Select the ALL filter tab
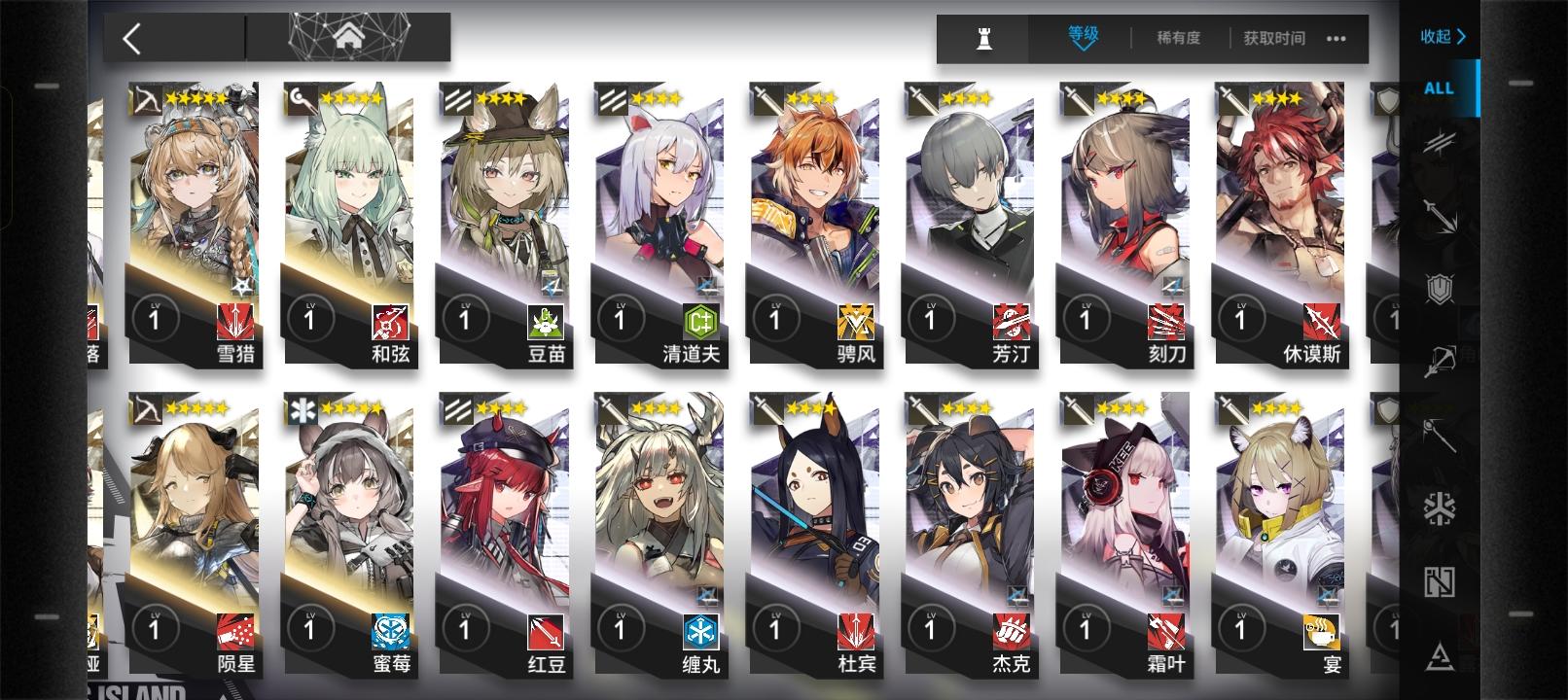Viewport: 1568px width, 700px height. (x=1437, y=87)
